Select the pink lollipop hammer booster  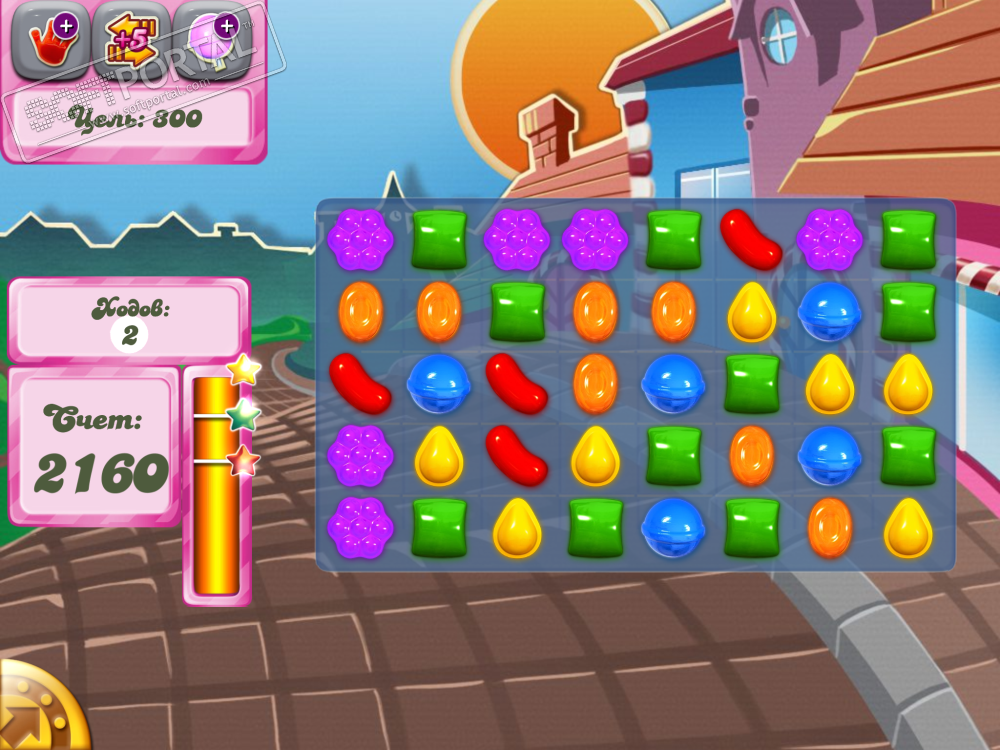(x=211, y=41)
